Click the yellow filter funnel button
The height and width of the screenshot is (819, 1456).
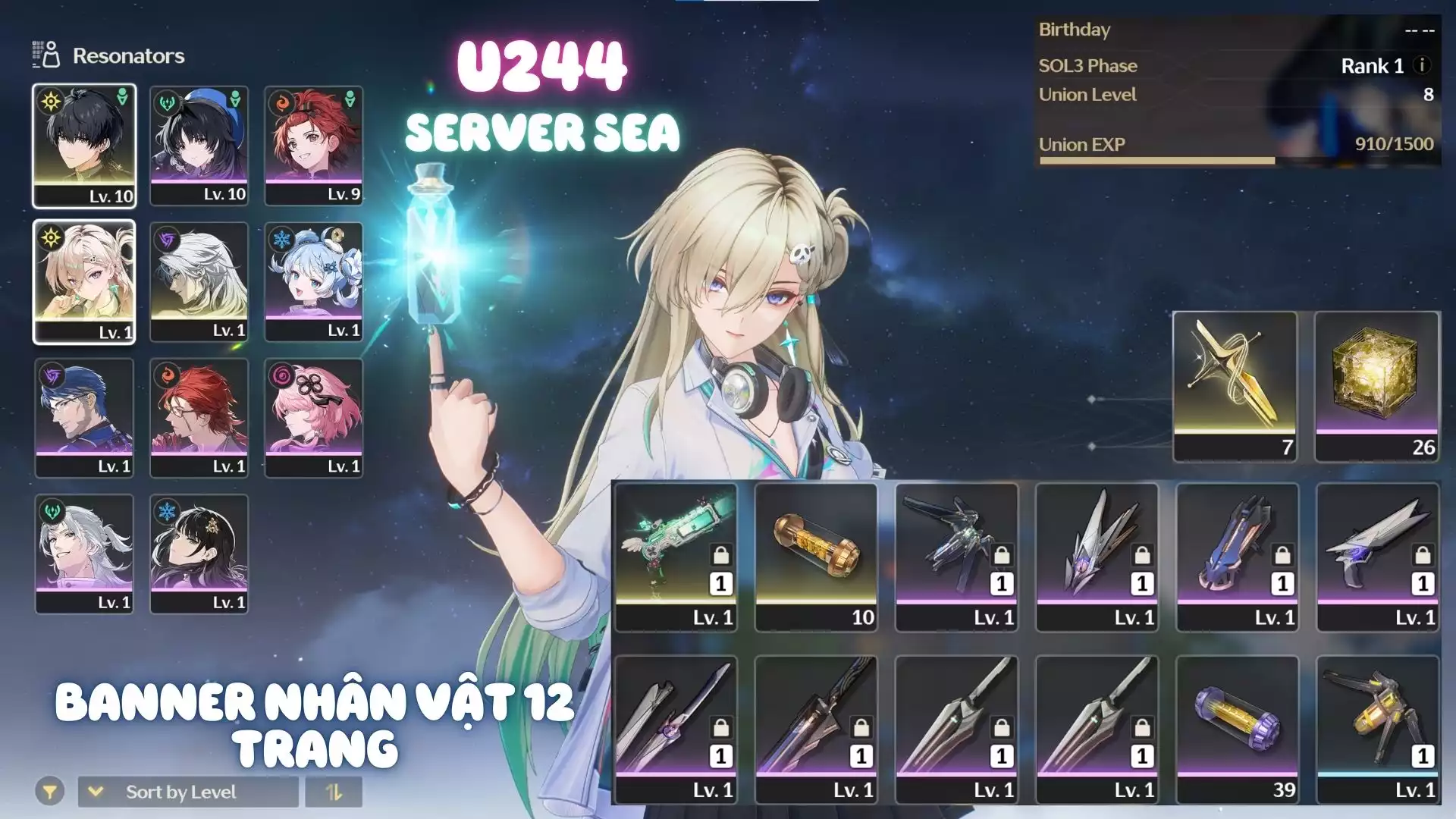49,792
